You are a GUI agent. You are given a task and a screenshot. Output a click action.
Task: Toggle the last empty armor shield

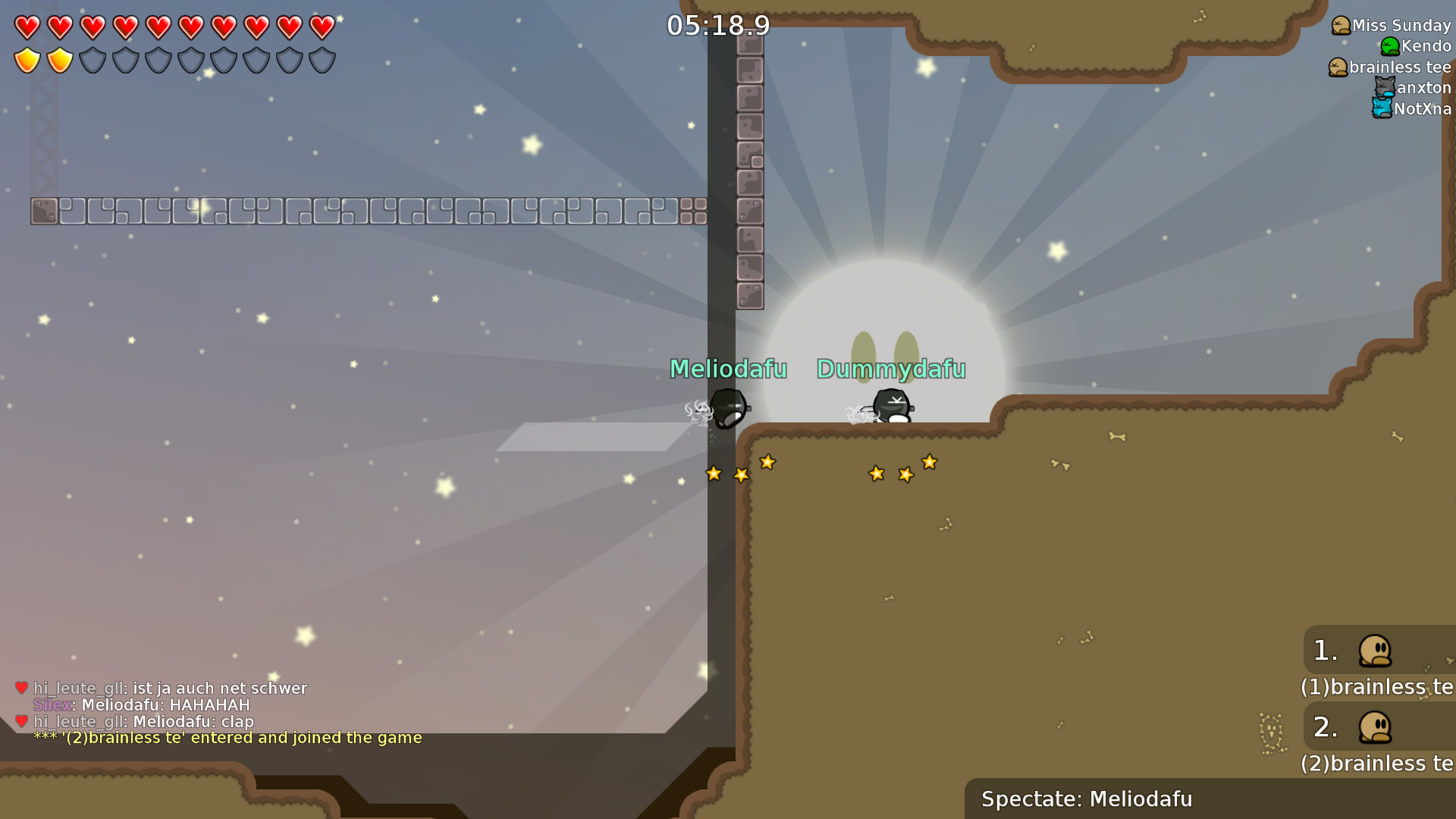pos(322,59)
